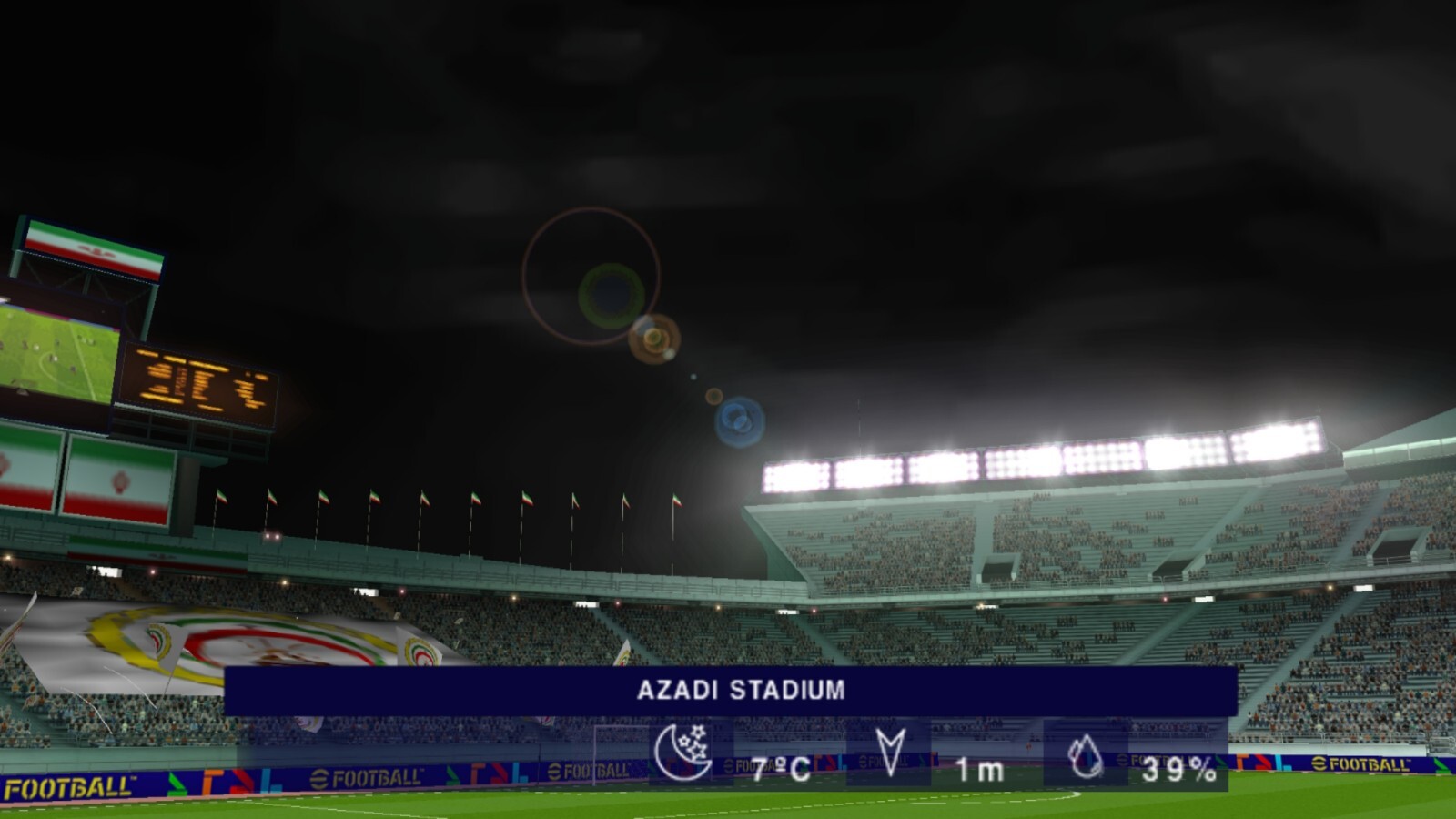The image size is (1456, 819).
Task: Select the wind direction arrow icon
Action: (890, 748)
